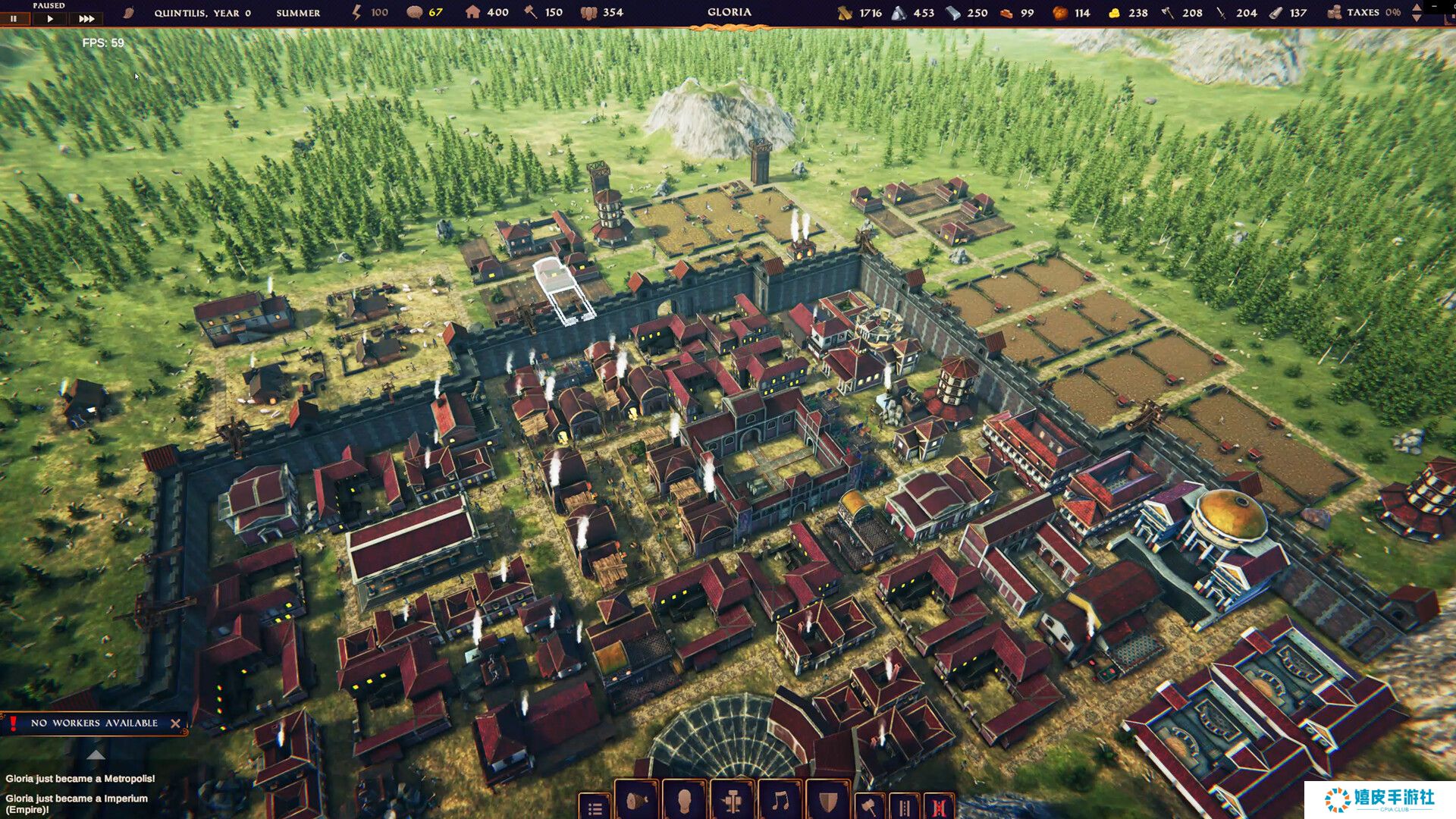Raise taxes with the up arrow
The image size is (1456, 819).
point(1417,8)
